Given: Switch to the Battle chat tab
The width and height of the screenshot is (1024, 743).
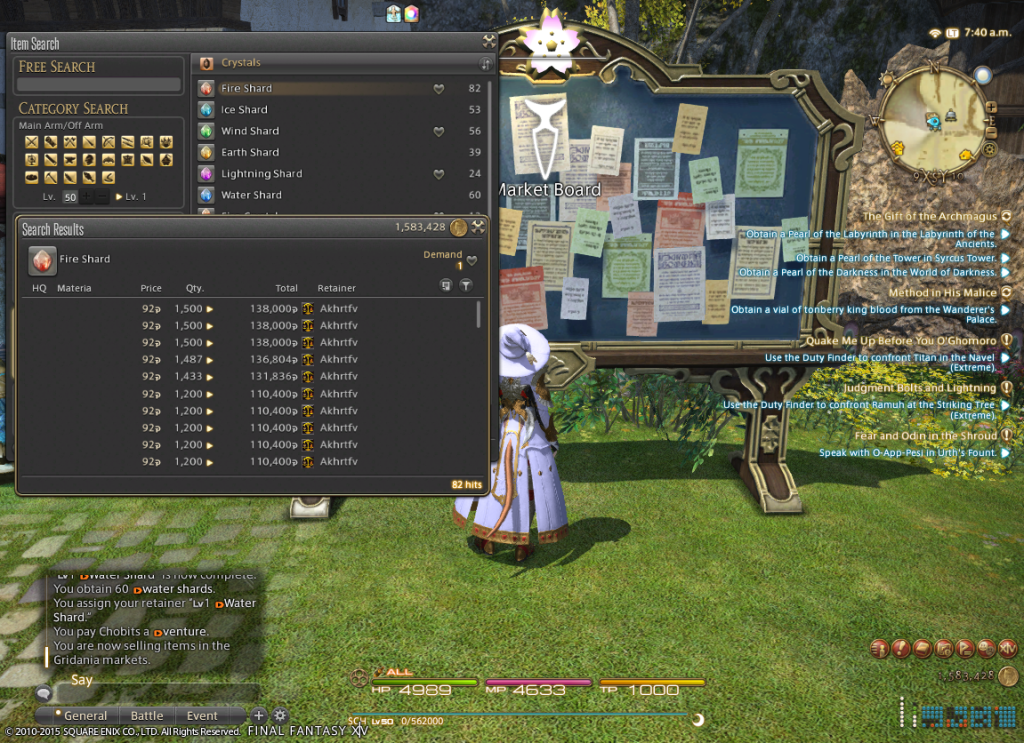Looking at the screenshot, I should [147, 716].
